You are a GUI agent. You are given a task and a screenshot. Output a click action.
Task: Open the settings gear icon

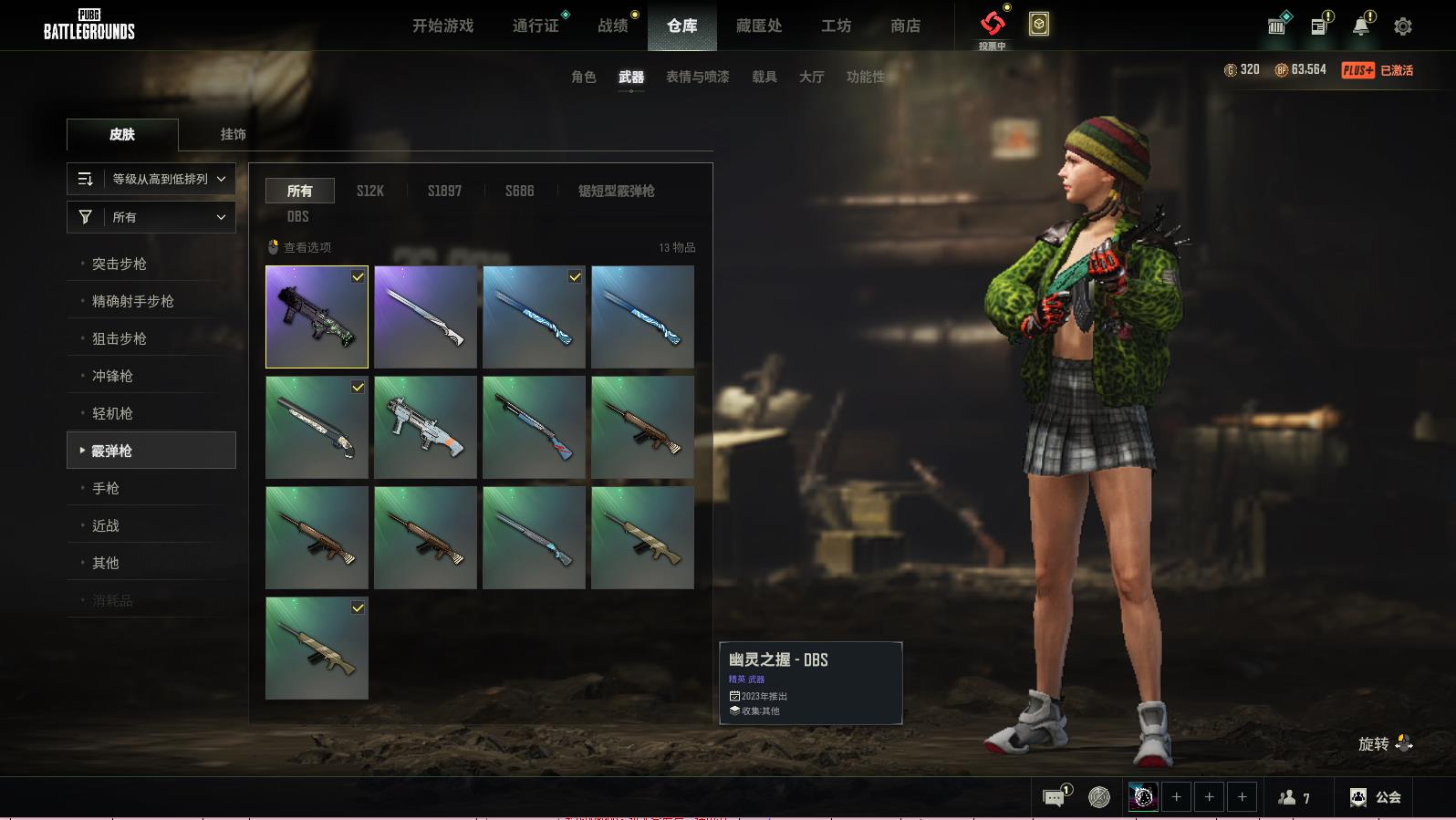coord(1402,26)
